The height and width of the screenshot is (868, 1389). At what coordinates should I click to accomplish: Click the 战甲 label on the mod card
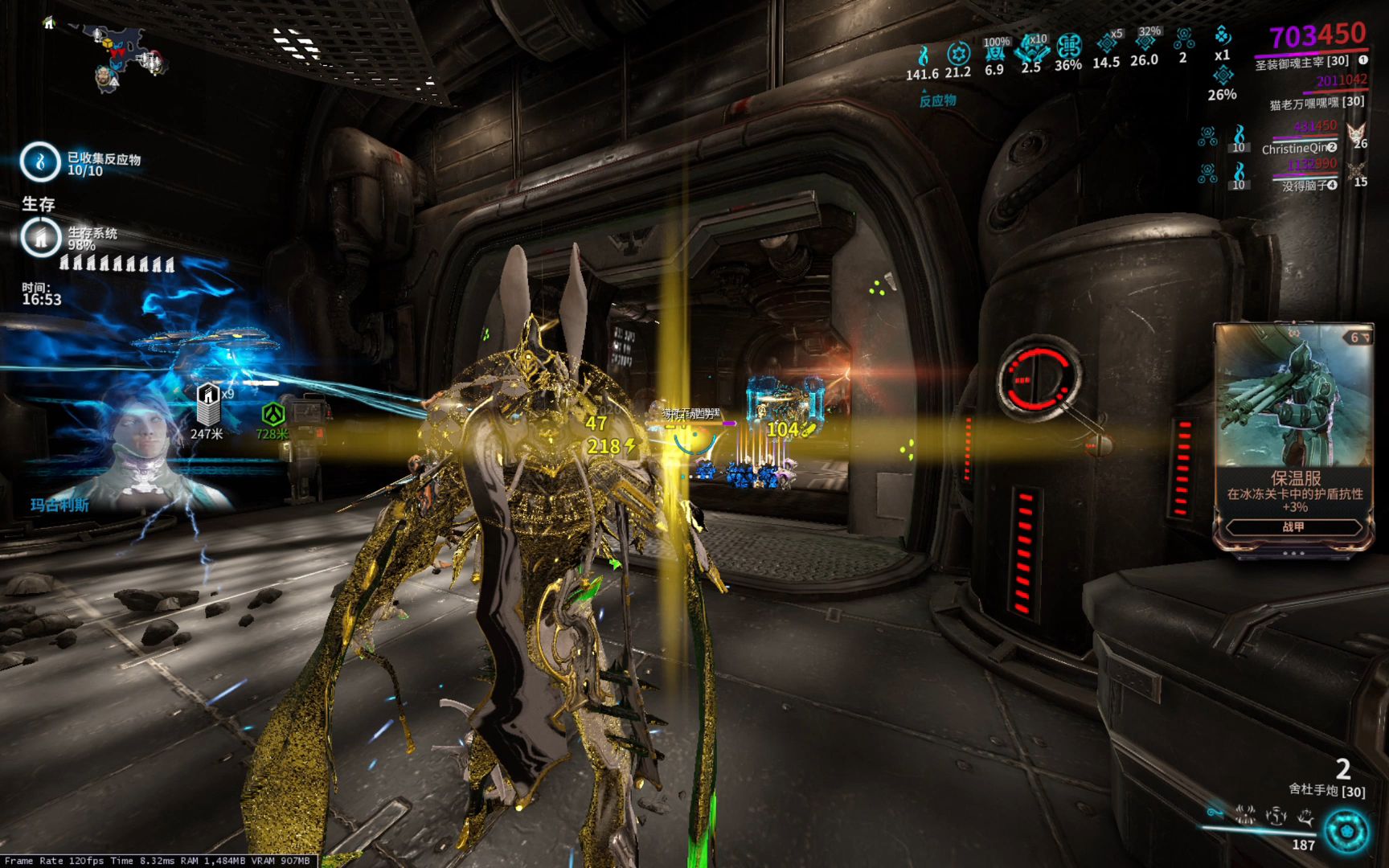point(1293,527)
